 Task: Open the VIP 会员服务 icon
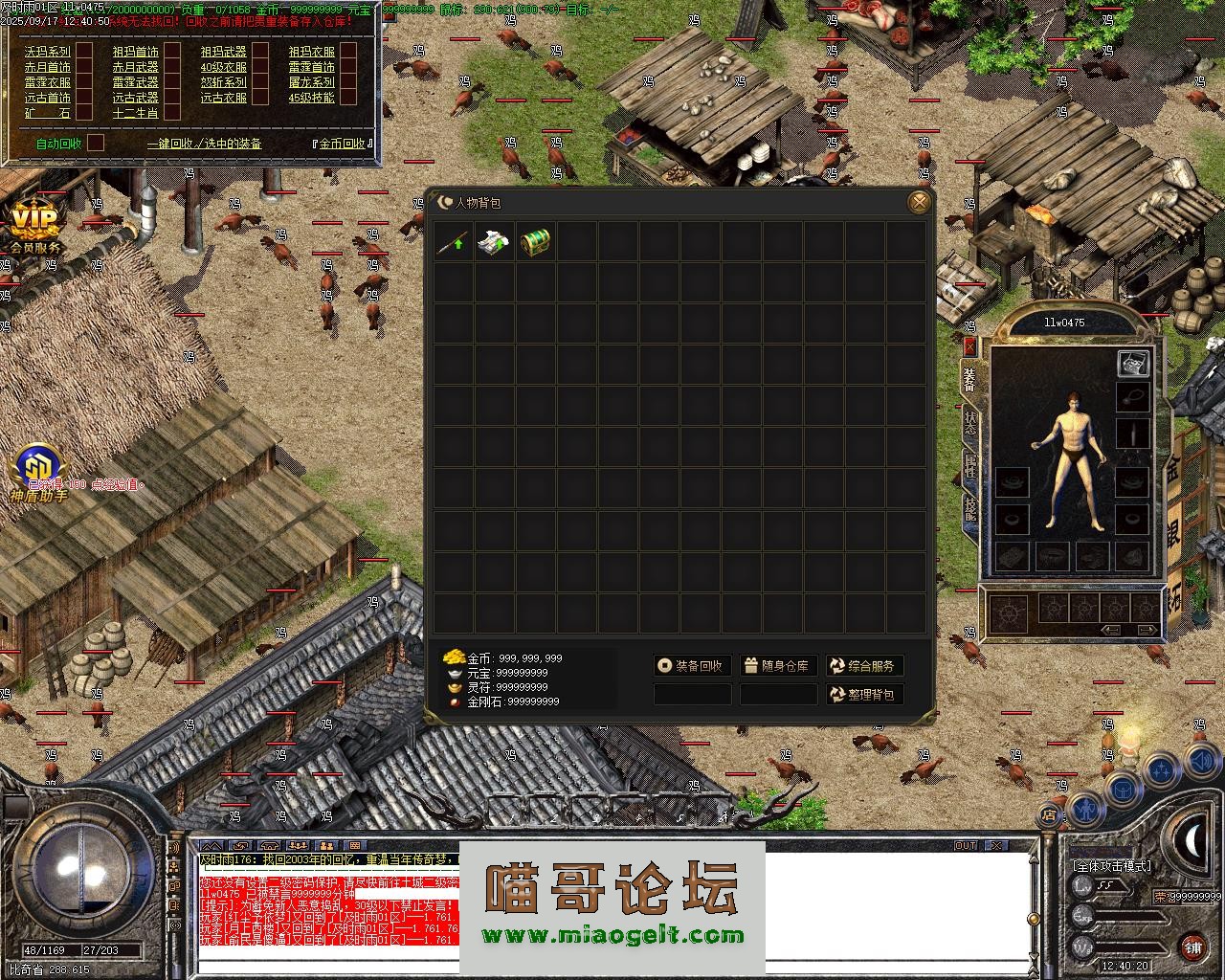[34, 228]
